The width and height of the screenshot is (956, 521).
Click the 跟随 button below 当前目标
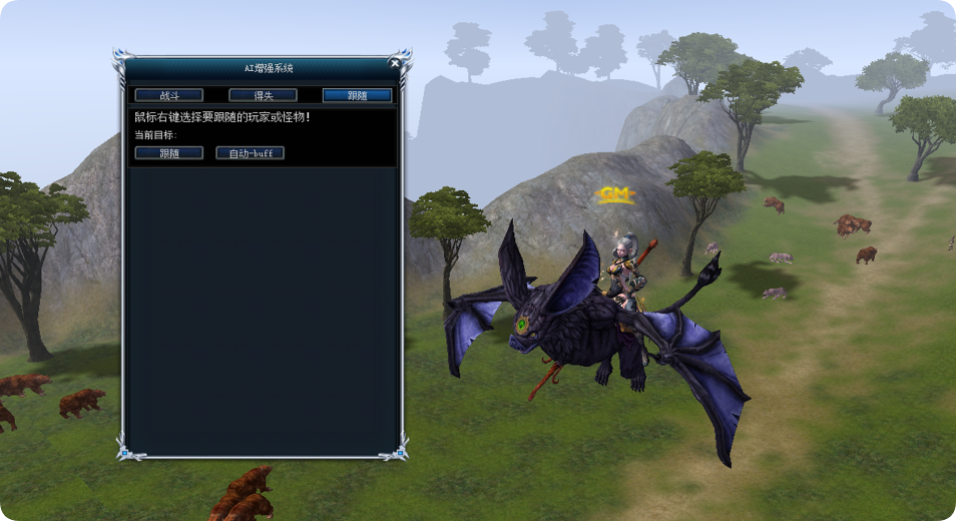coord(169,153)
